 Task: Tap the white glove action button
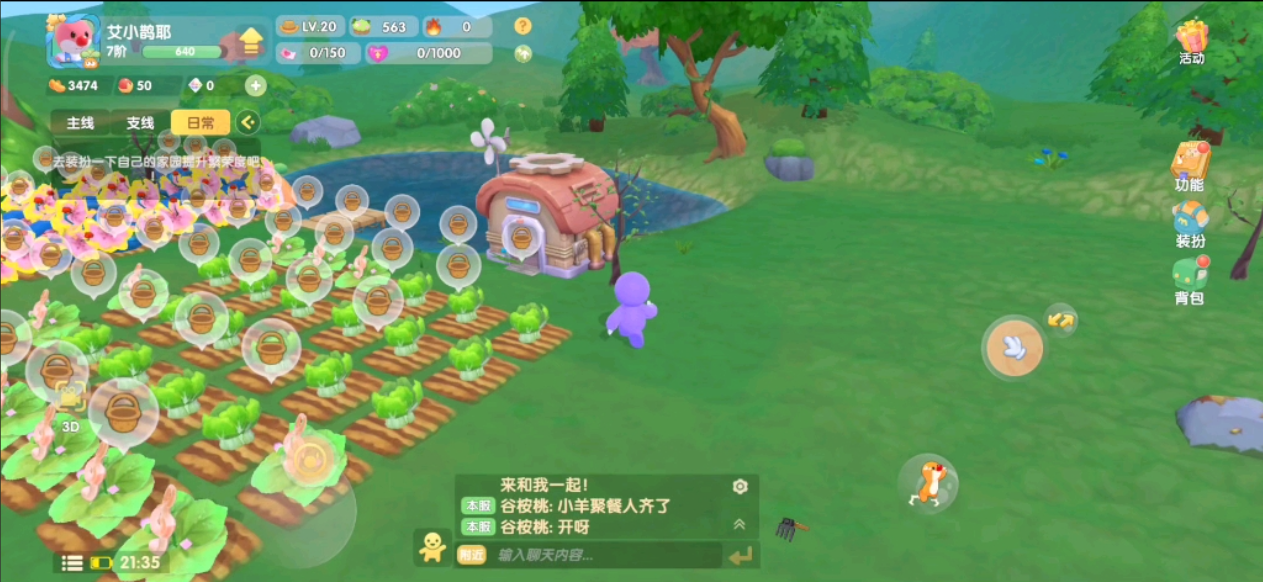click(1014, 348)
